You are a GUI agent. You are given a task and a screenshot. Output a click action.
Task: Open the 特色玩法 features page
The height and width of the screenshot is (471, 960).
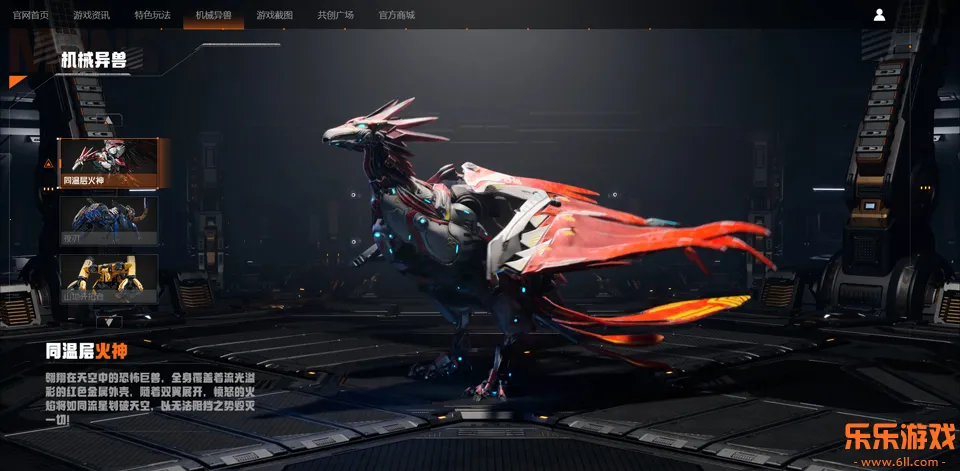pyautogui.click(x=152, y=15)
